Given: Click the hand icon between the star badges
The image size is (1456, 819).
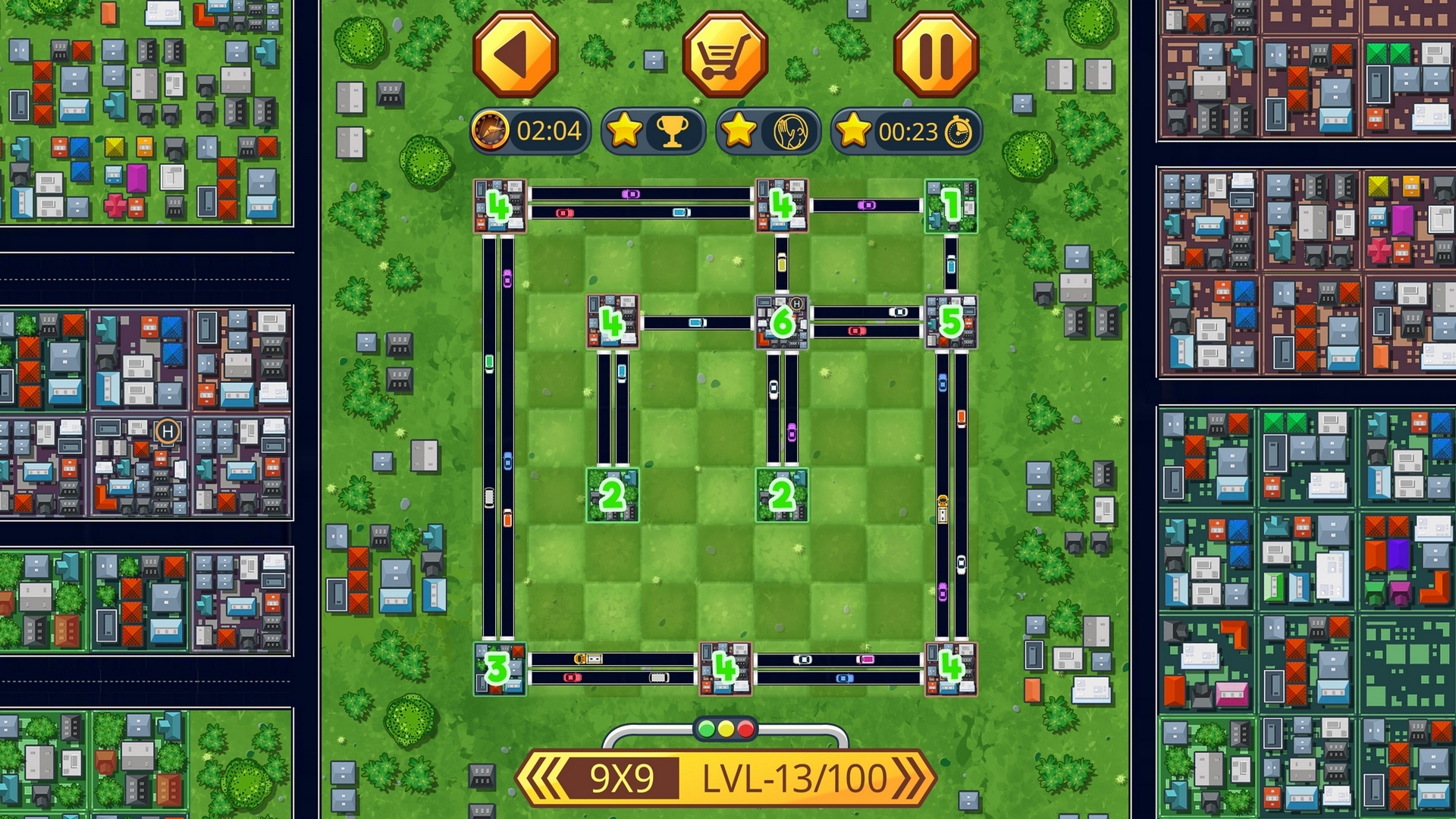Looking at the screenshot, I should pyautogui.click(x=789, y=130).
